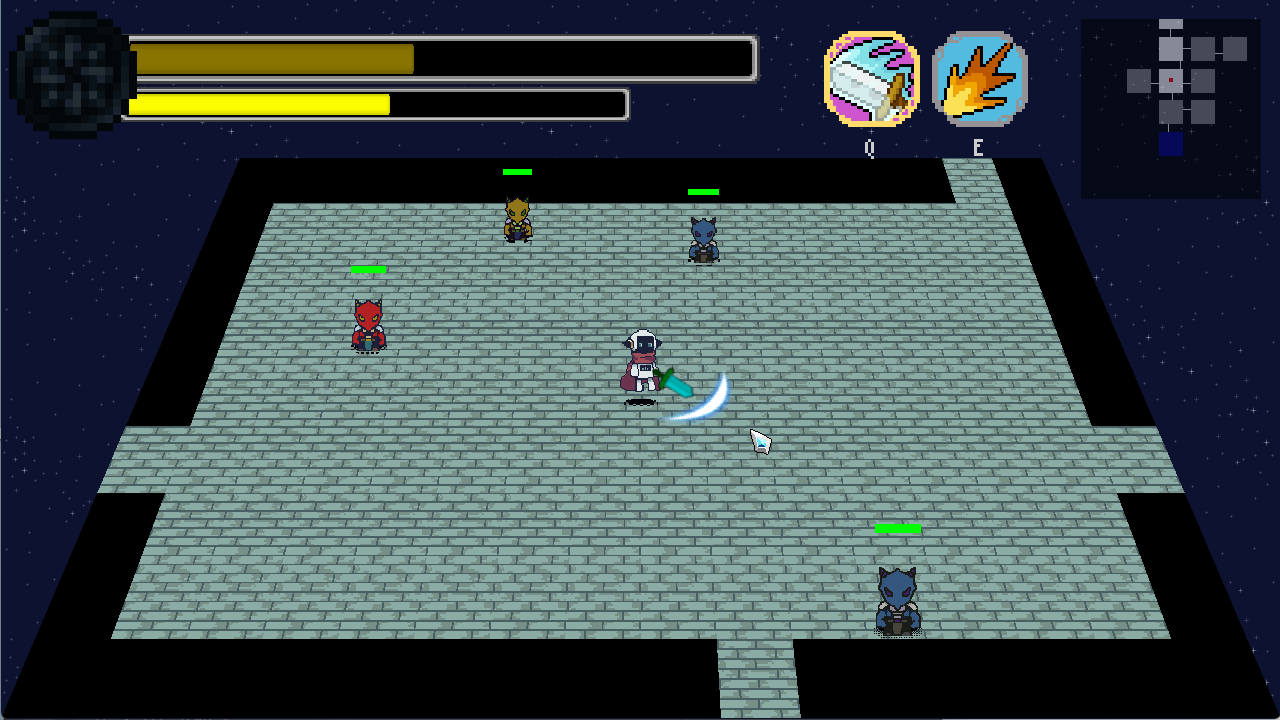Click the Q keybind label under the sword icon
Screen dimensions: 1280x720
(869, 146)
